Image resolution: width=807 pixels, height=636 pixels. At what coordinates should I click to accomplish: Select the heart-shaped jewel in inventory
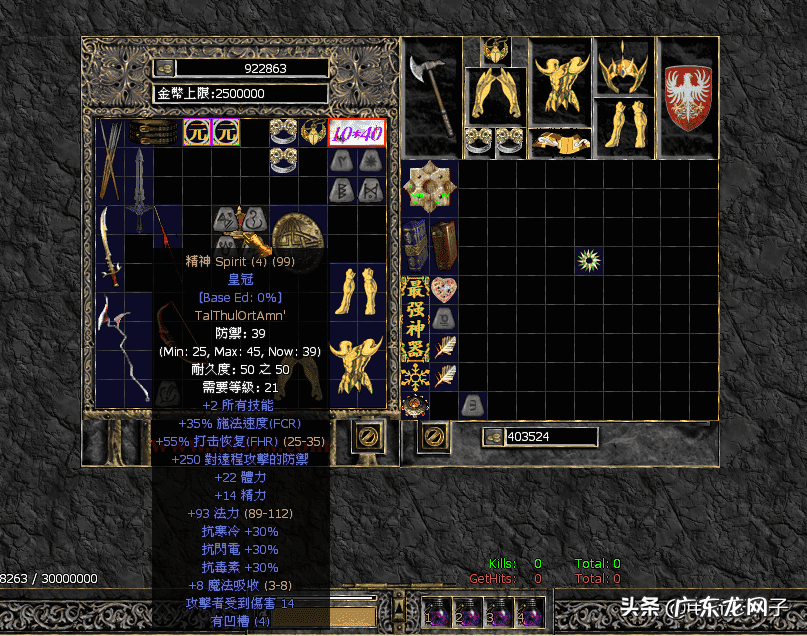pyautogui.click(x=444, y=290)
